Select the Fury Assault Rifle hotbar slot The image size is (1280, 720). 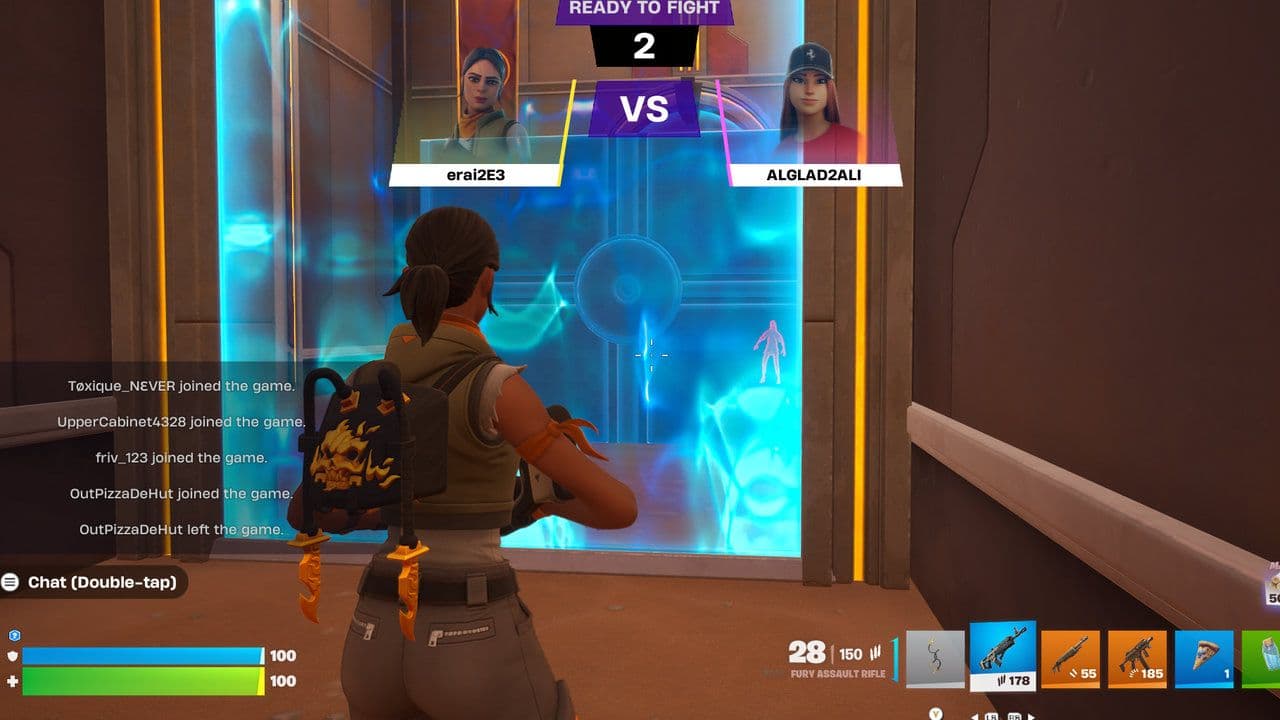tap(1002, 655)
